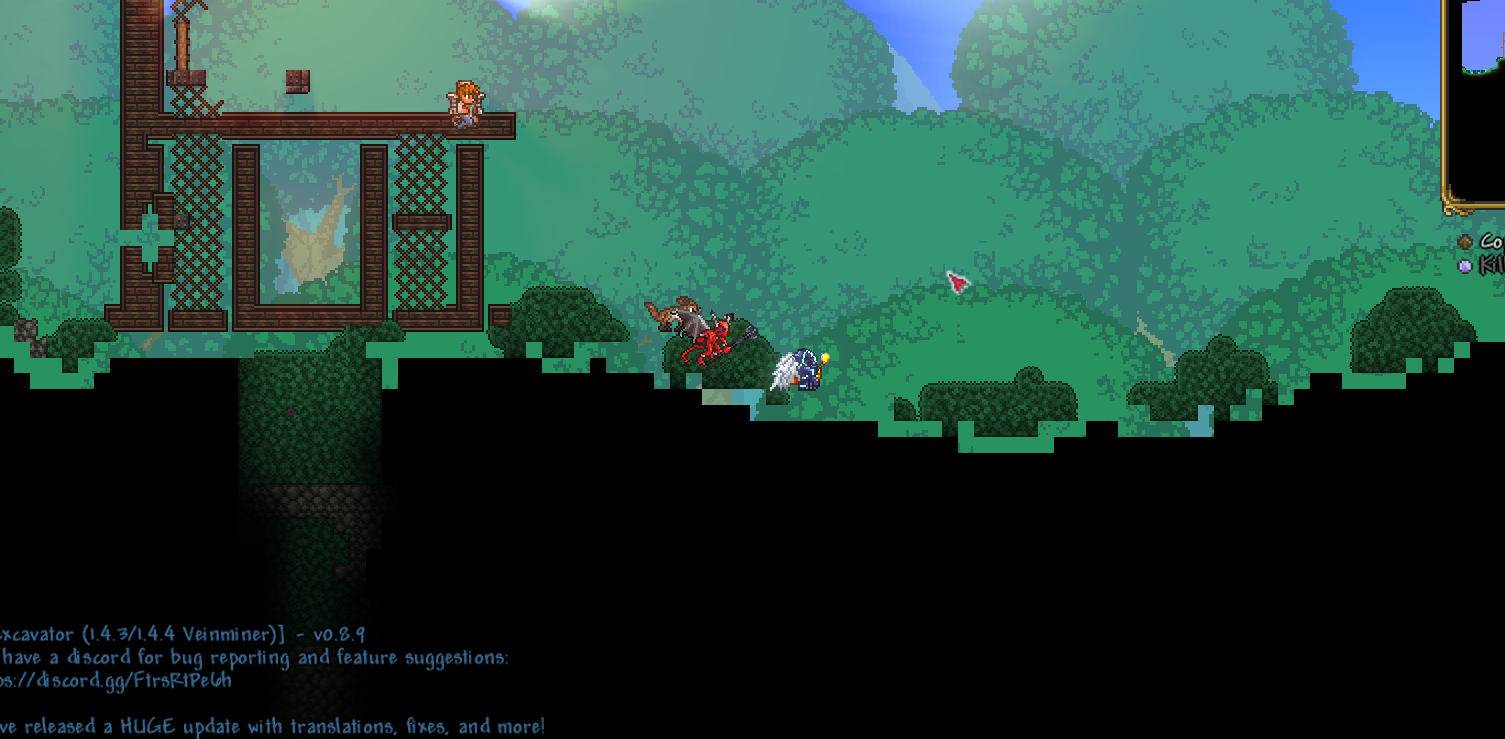Open the discord.gg/FtrsRtPe6h link

pos(115,681)
